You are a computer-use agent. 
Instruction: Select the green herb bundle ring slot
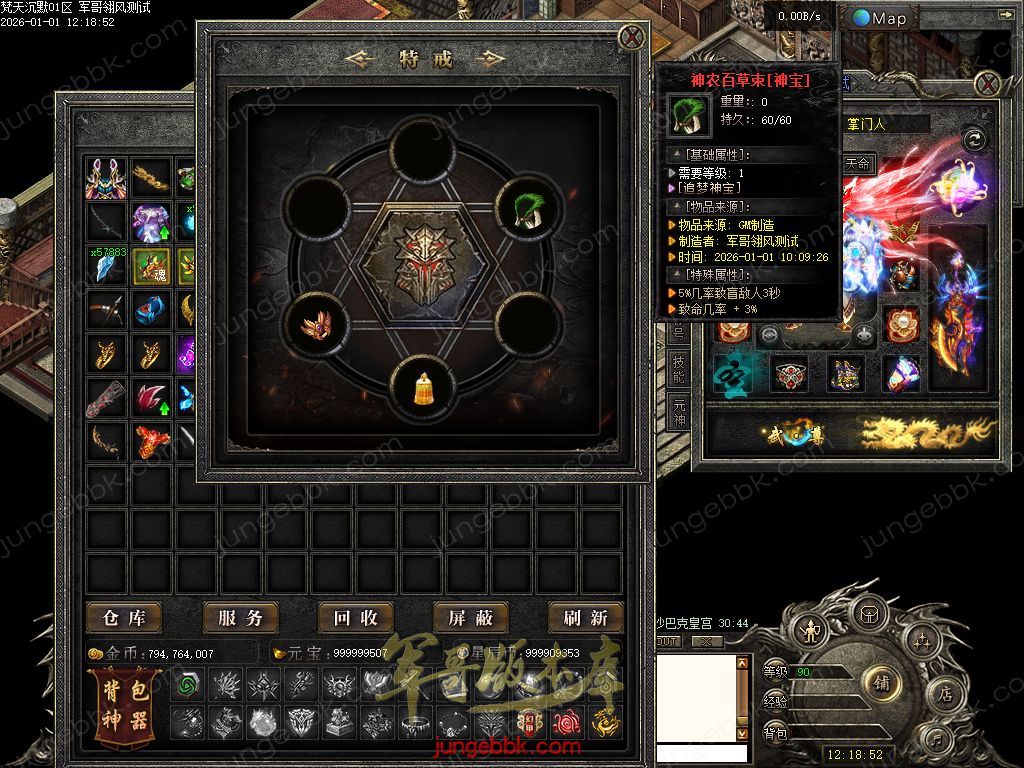click(527, 207)
